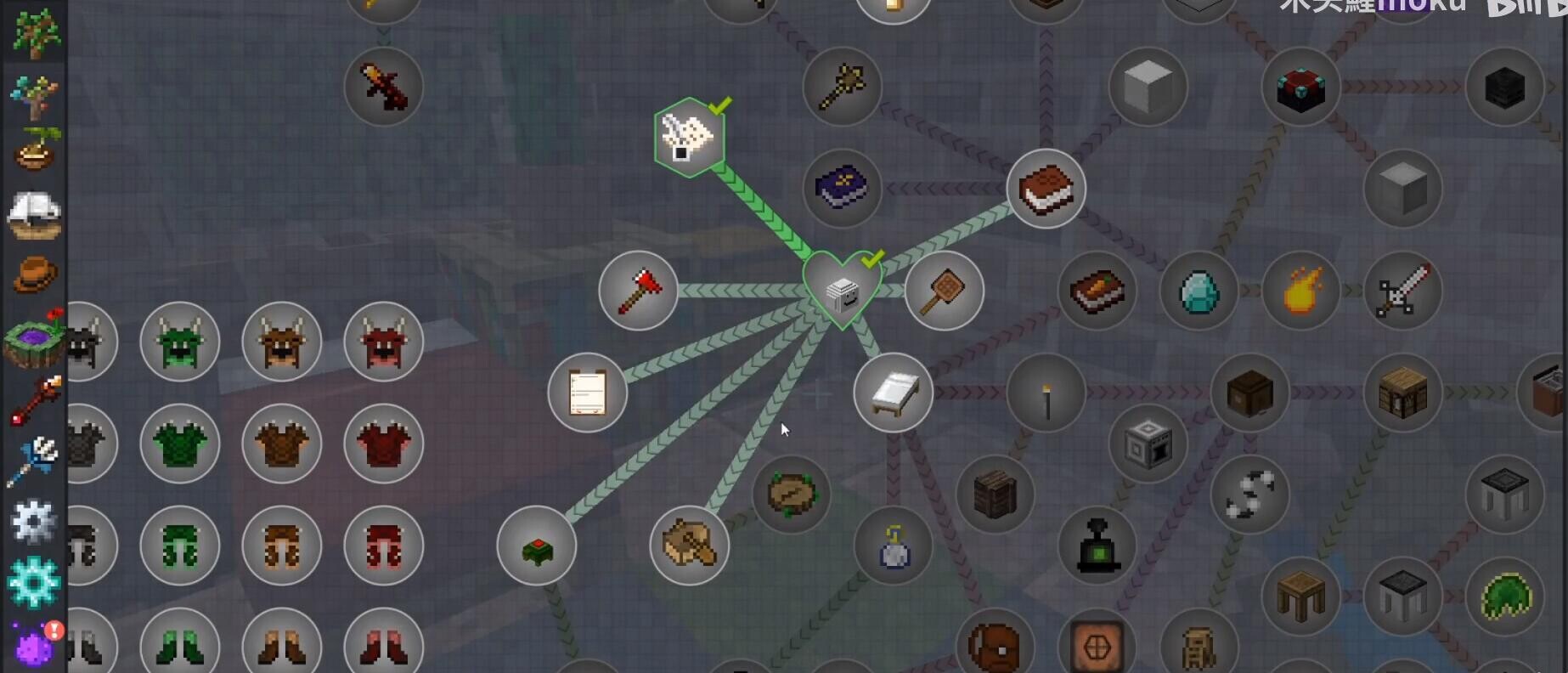Open the diamond quest node
Viewport: 1568px width, 673px height.
coord(1199,291)
